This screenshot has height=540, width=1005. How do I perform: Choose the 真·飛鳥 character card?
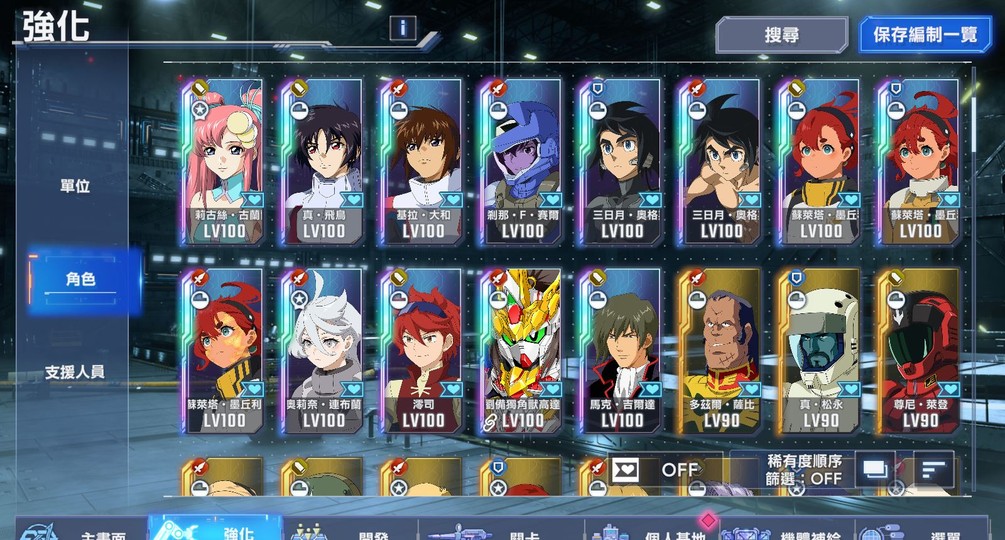(322, 163)
